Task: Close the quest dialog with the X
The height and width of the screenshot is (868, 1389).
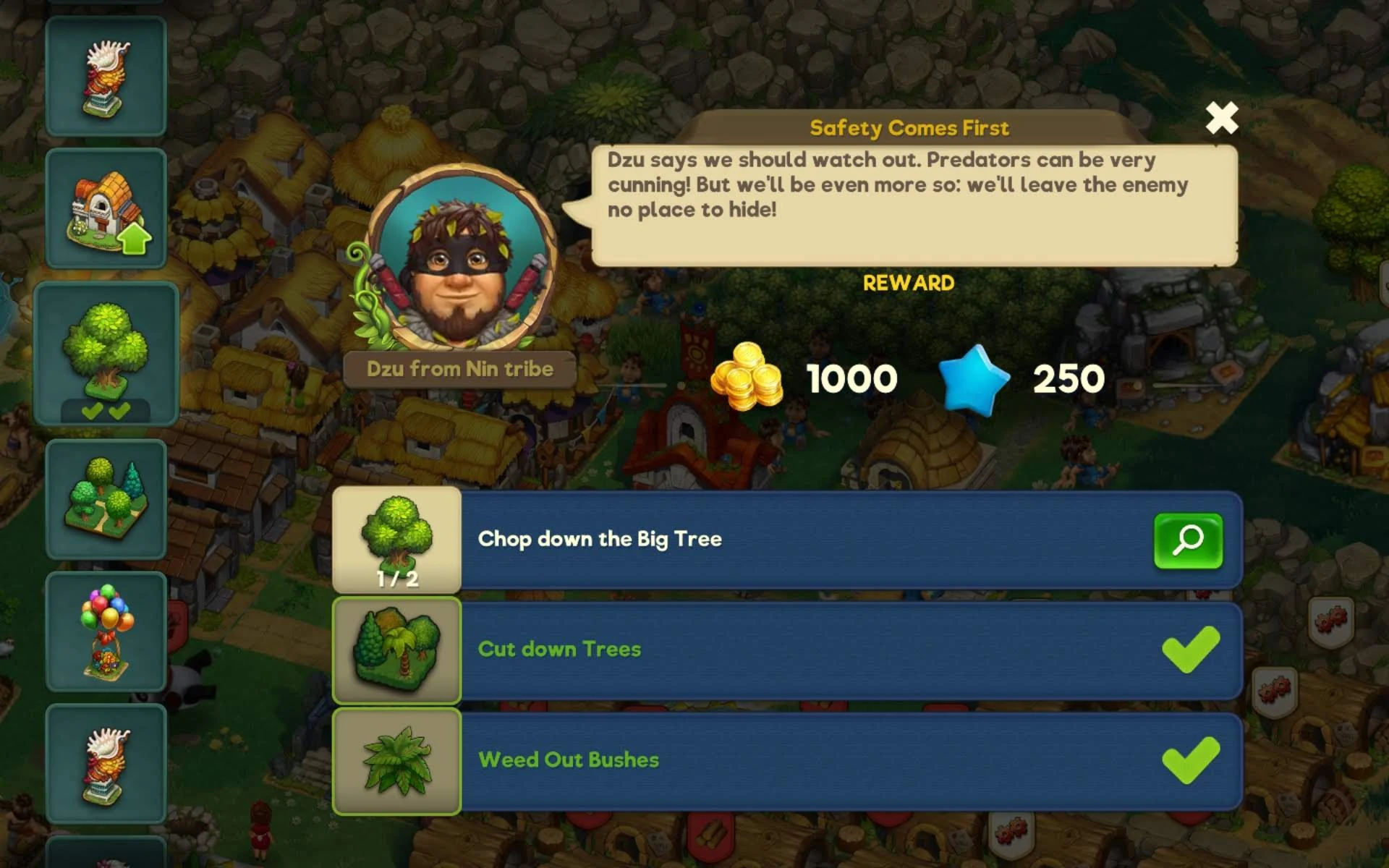Action: click(x=1221, y=118)
